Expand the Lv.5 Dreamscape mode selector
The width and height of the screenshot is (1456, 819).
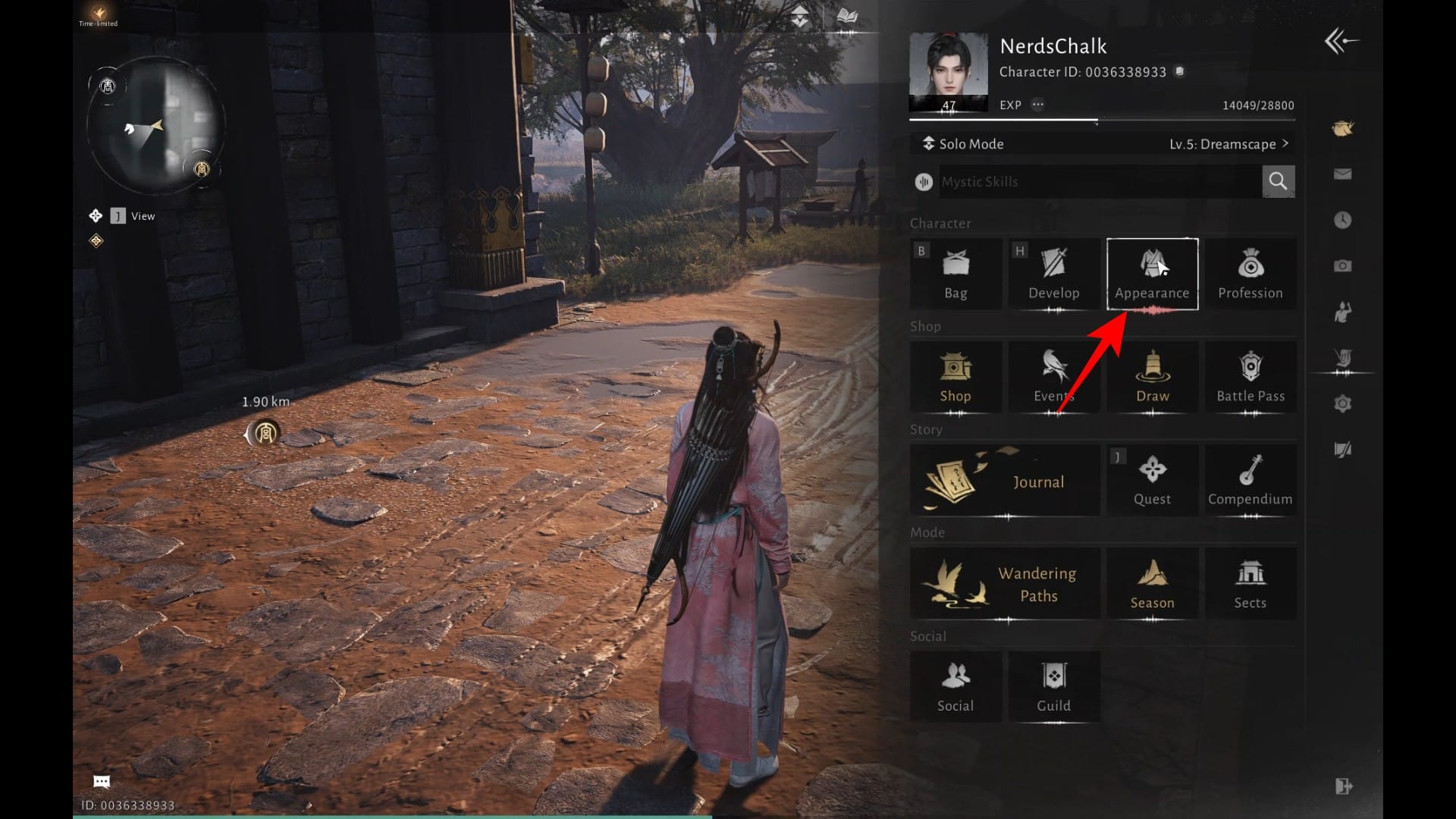click(x=1228, y=144)
